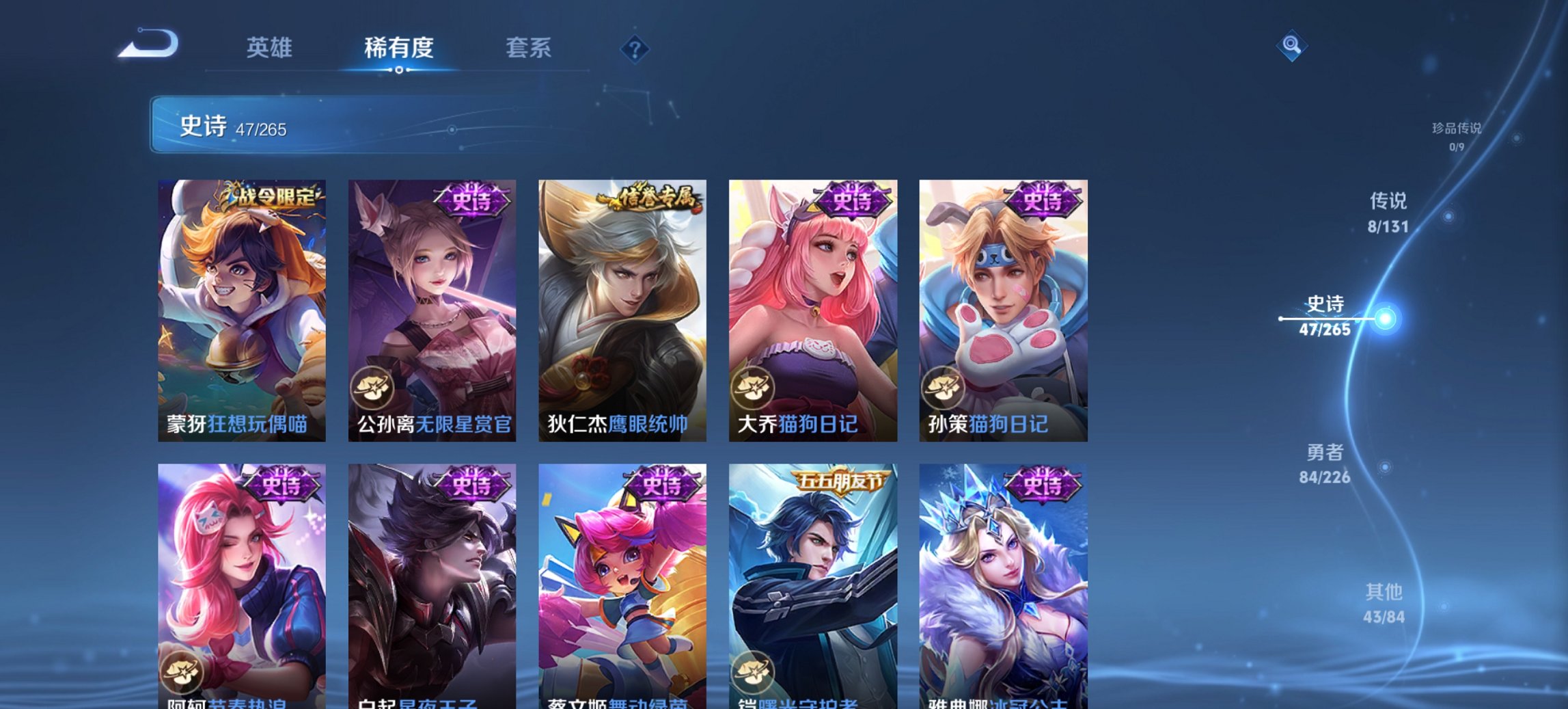Click the question mark help icon

point(635,48)
